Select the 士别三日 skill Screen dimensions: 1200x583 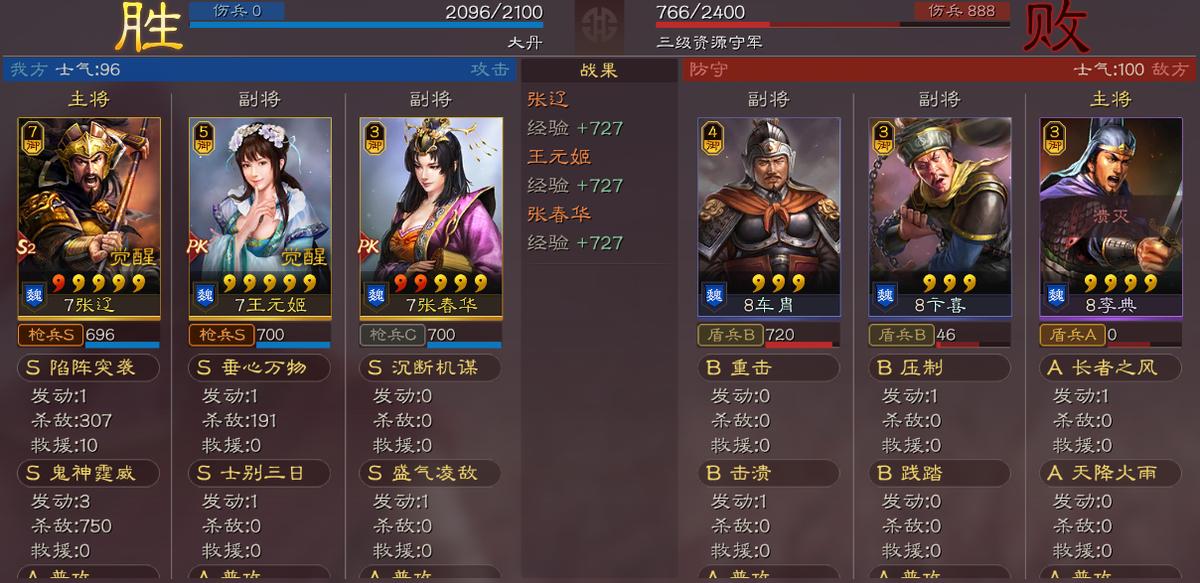(260, 473)
